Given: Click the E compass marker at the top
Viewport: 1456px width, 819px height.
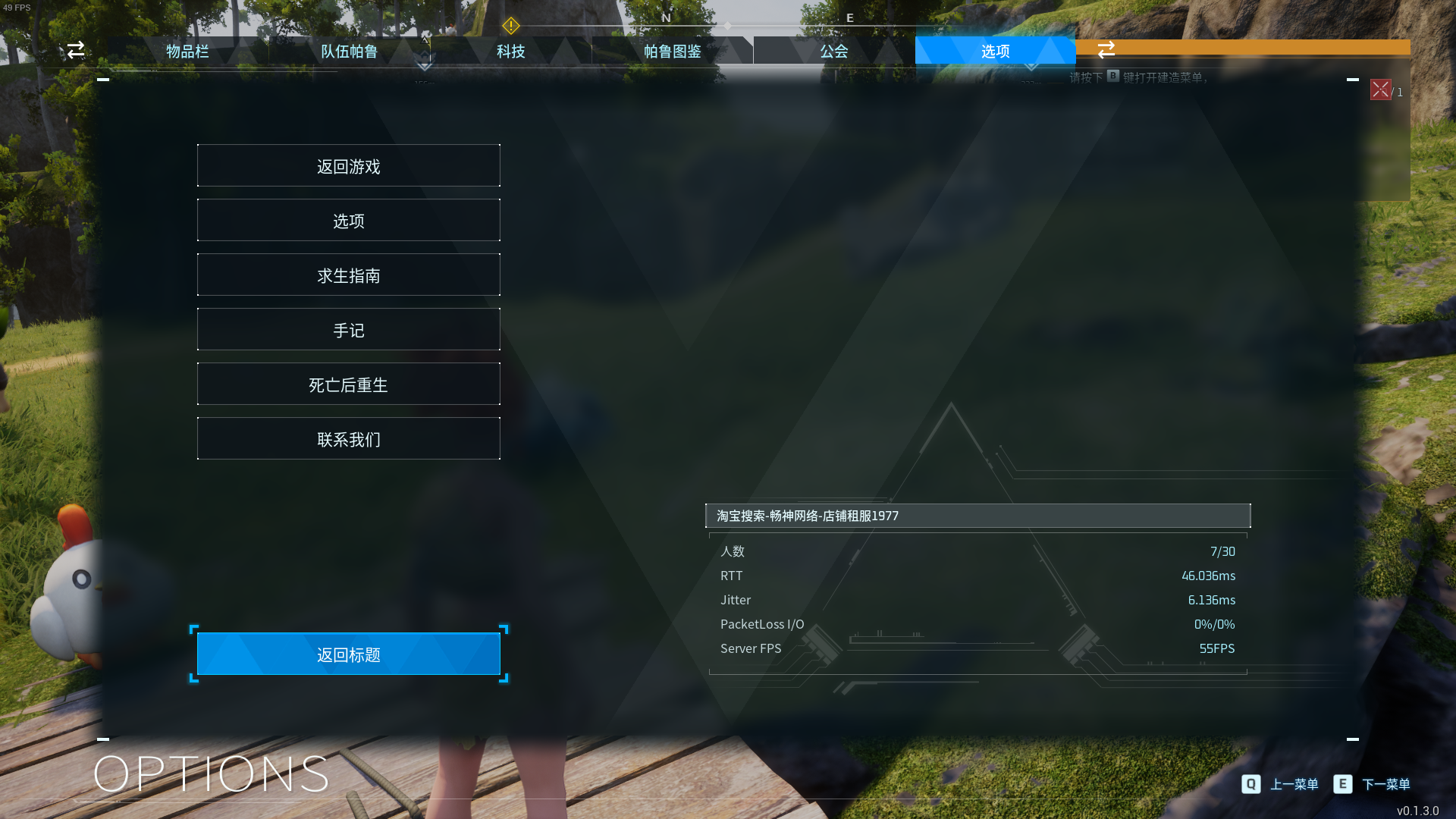Looking at the screenshot, I should pyautogui.click(x=849, y=17).
